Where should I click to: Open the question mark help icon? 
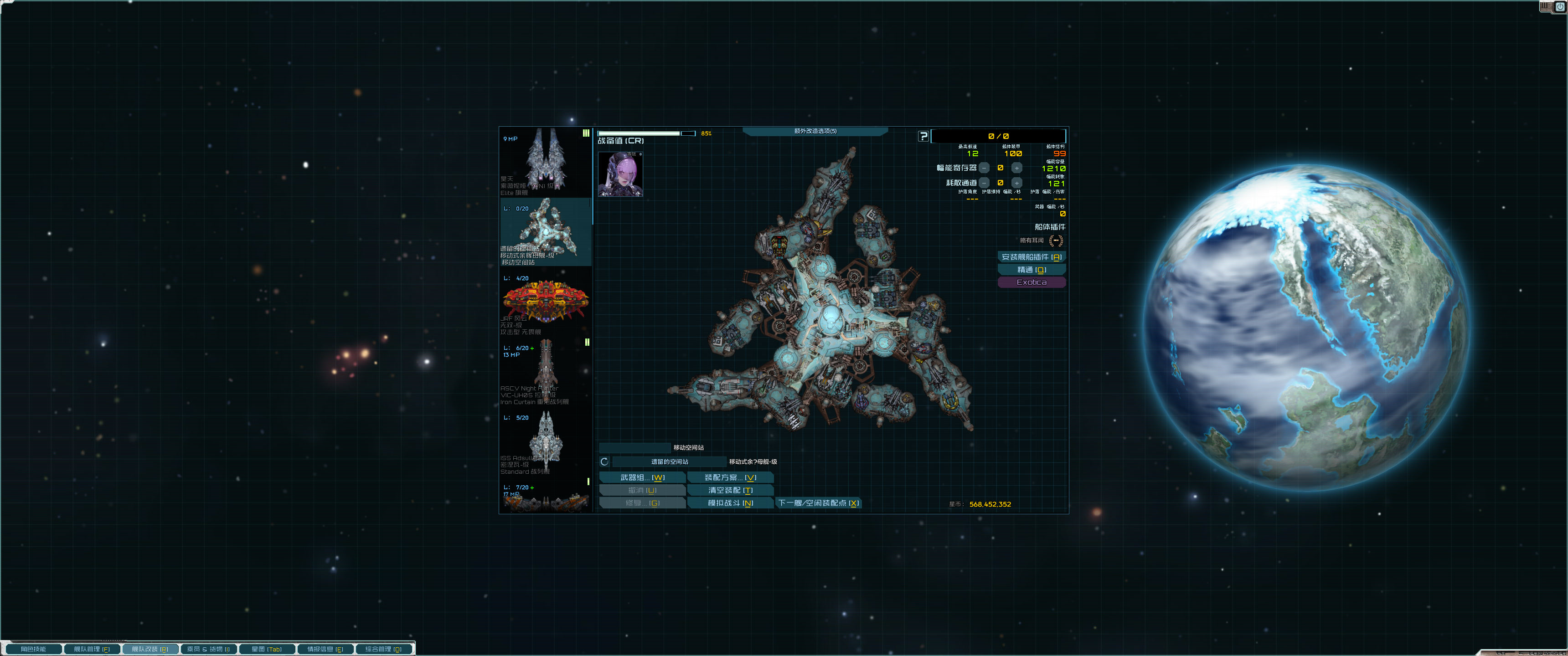(x=924, y=136)
